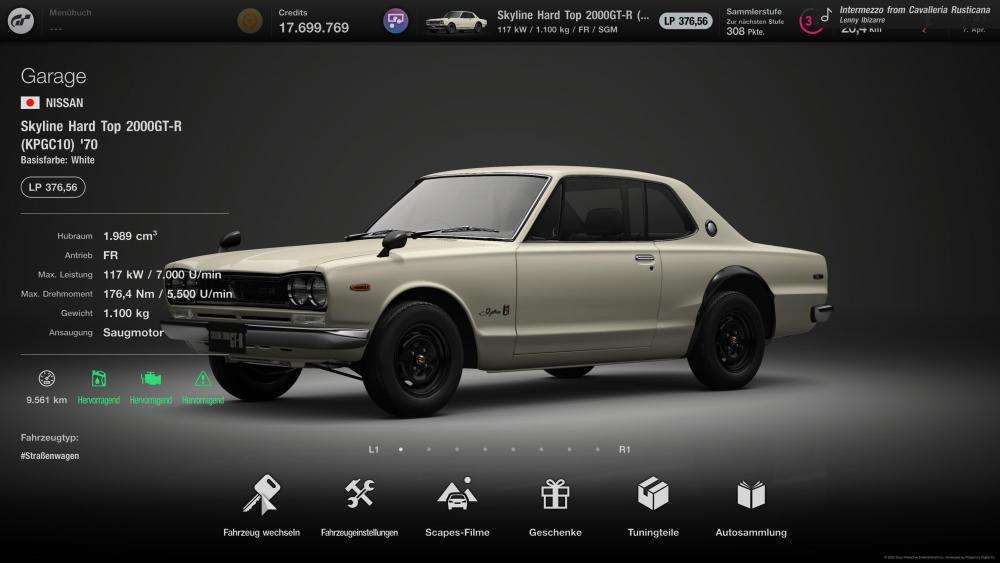Click the Gran Turismo logo in the top bar
The width and height of the screenshot is (1000, 563).
pos(22,20)
